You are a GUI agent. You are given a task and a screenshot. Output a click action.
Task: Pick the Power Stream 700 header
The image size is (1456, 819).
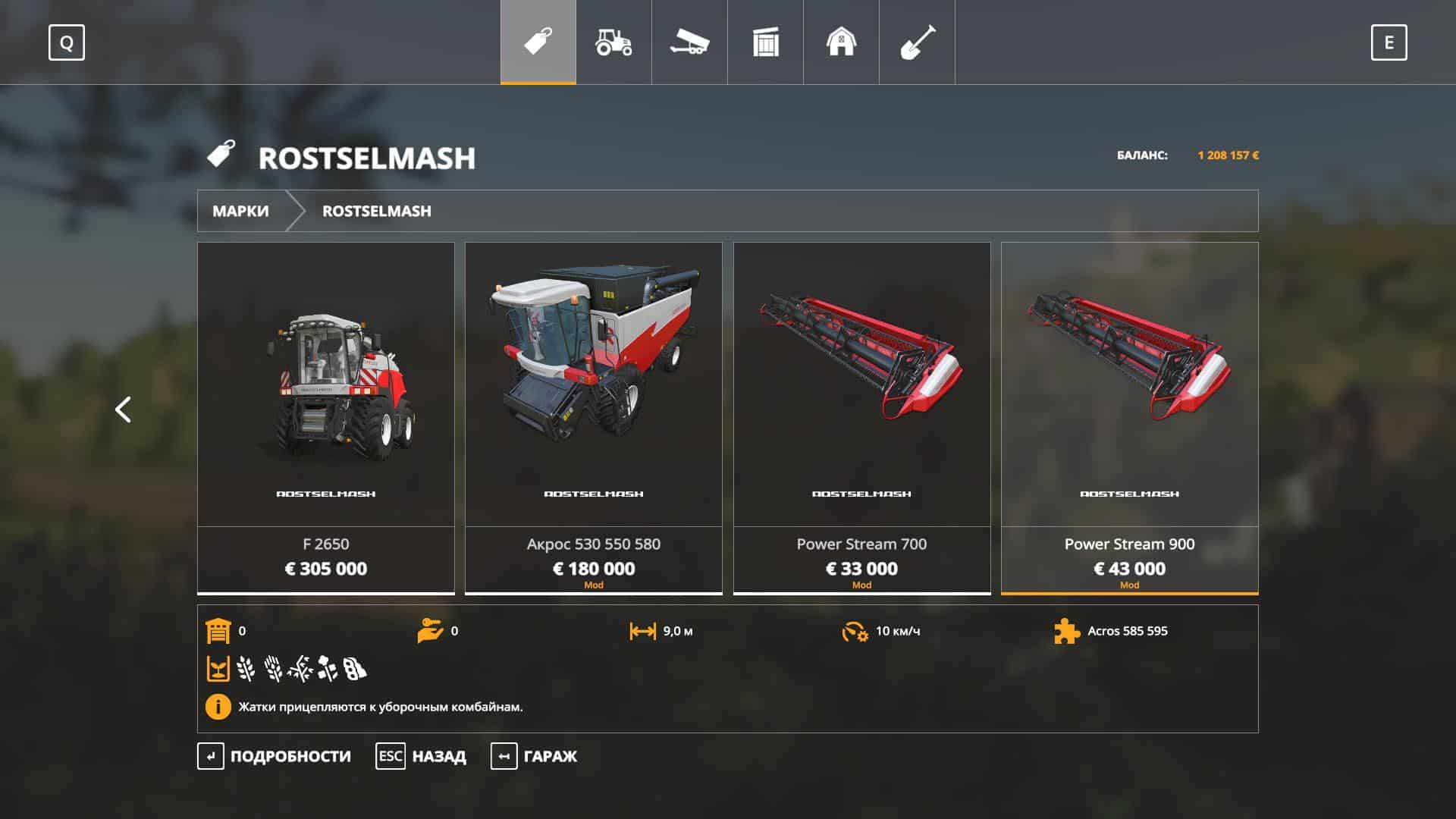pyautogui.click(x=861, y=417)
